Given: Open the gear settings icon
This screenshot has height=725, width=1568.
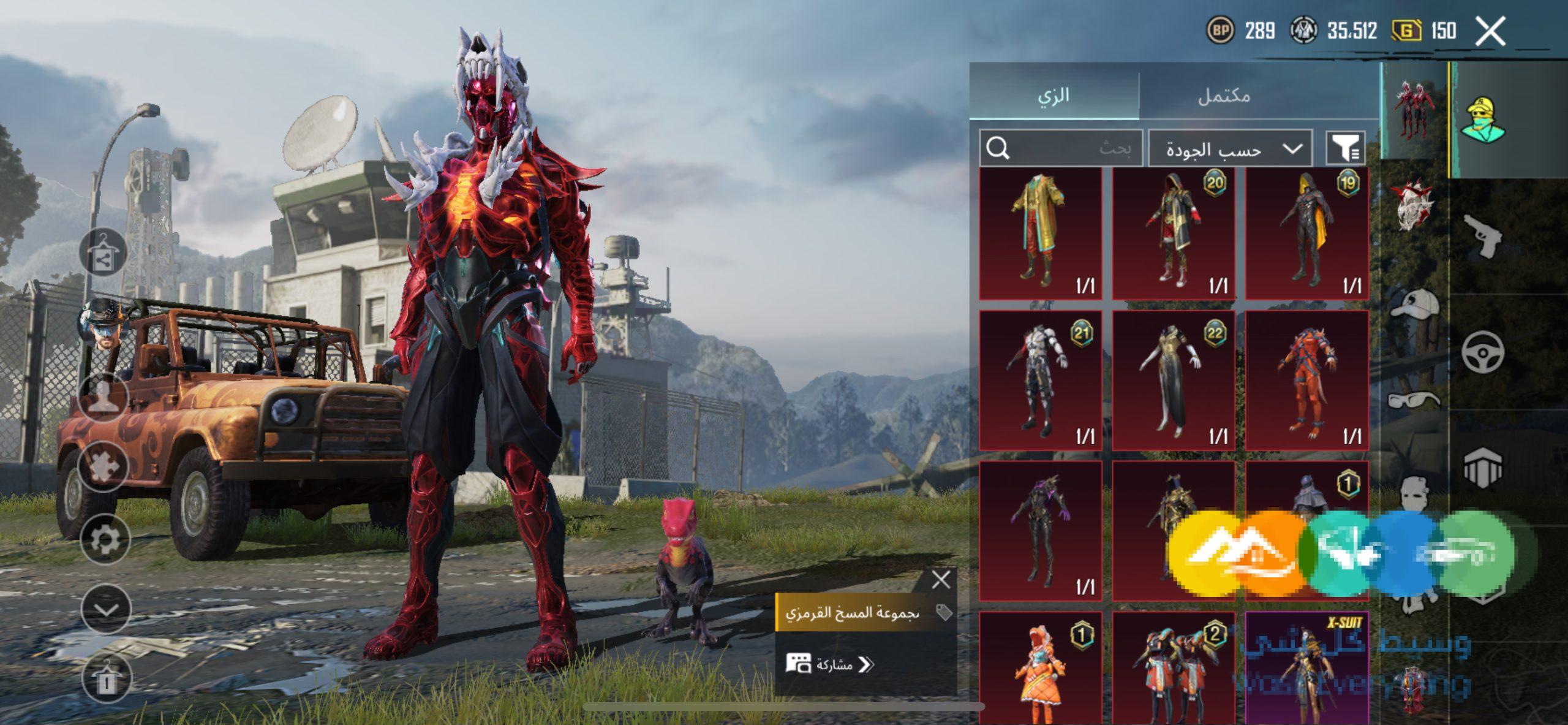Looking at the screenshot, I should 105,539.
